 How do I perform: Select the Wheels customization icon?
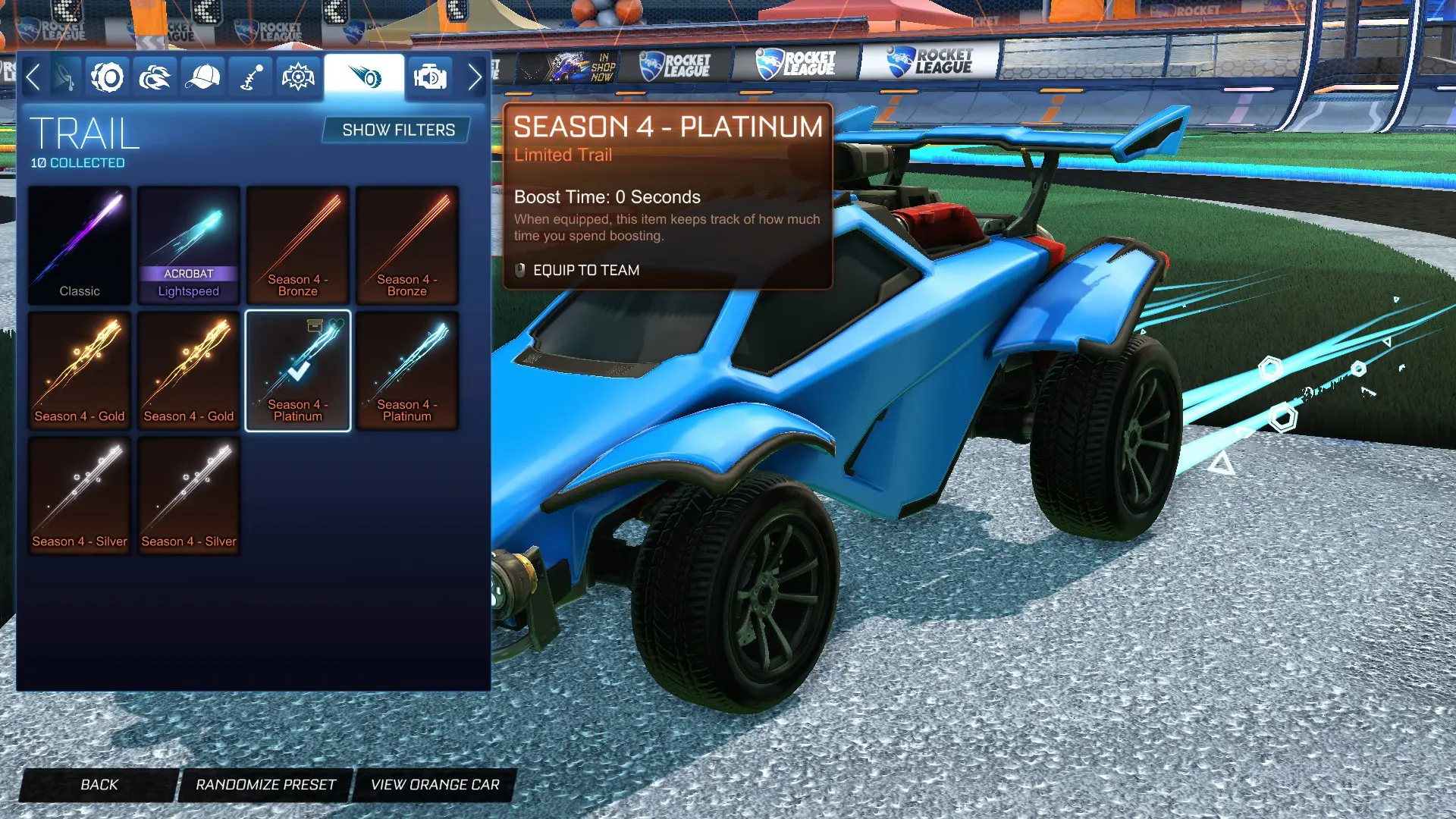point(107,75)
